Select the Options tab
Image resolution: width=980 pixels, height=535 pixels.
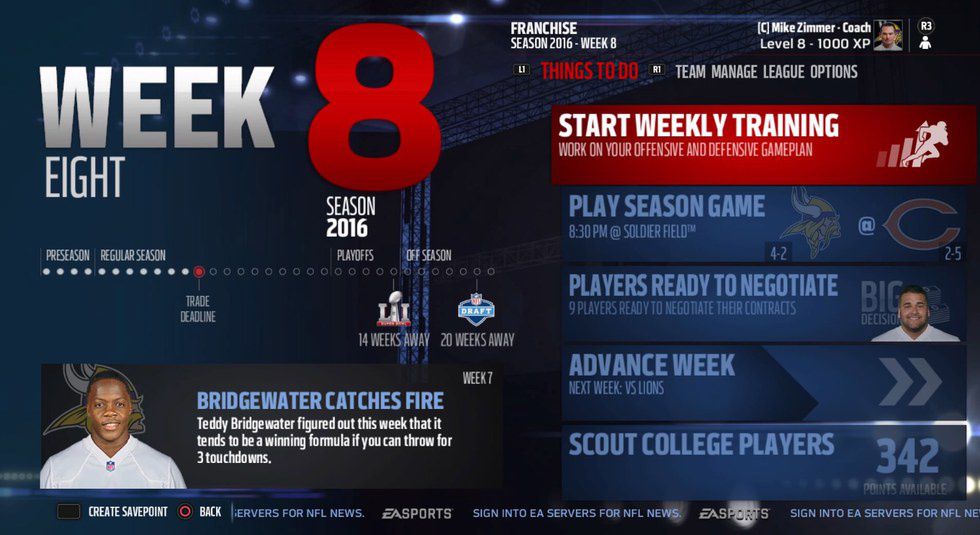pos(833,72)
